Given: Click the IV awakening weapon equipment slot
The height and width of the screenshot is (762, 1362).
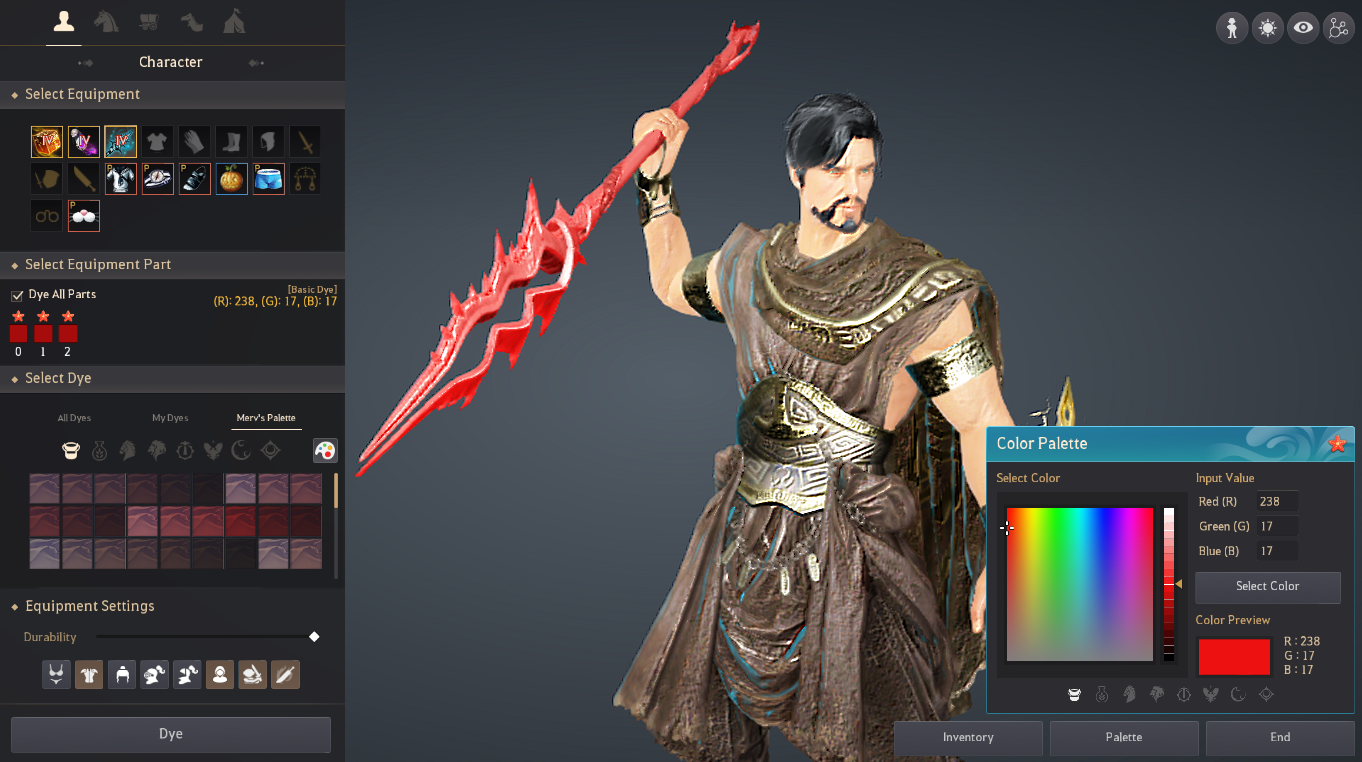Looking at the screenshot, I should [120, 141].
